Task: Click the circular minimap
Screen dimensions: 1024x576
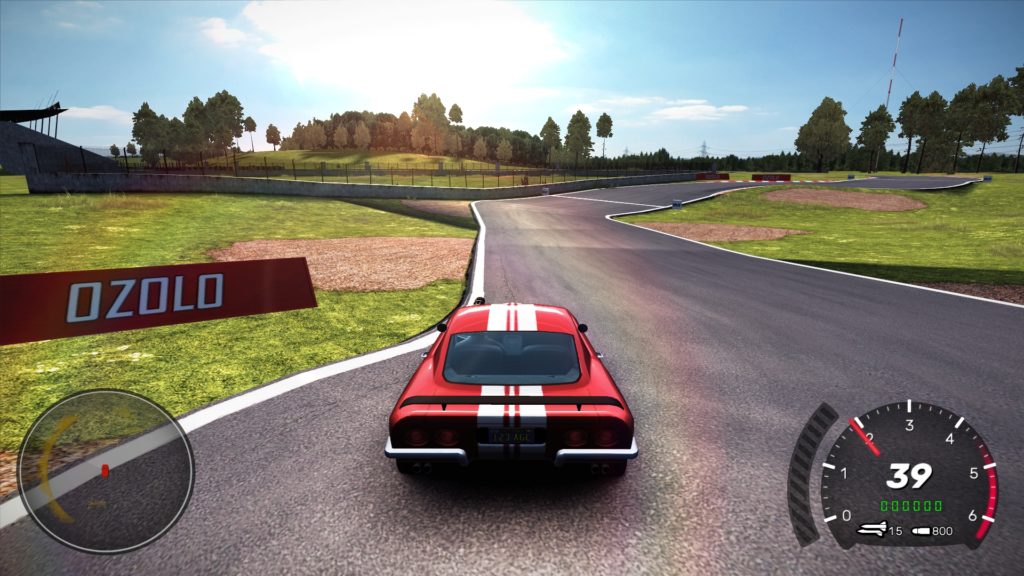Action: point(105,471)
